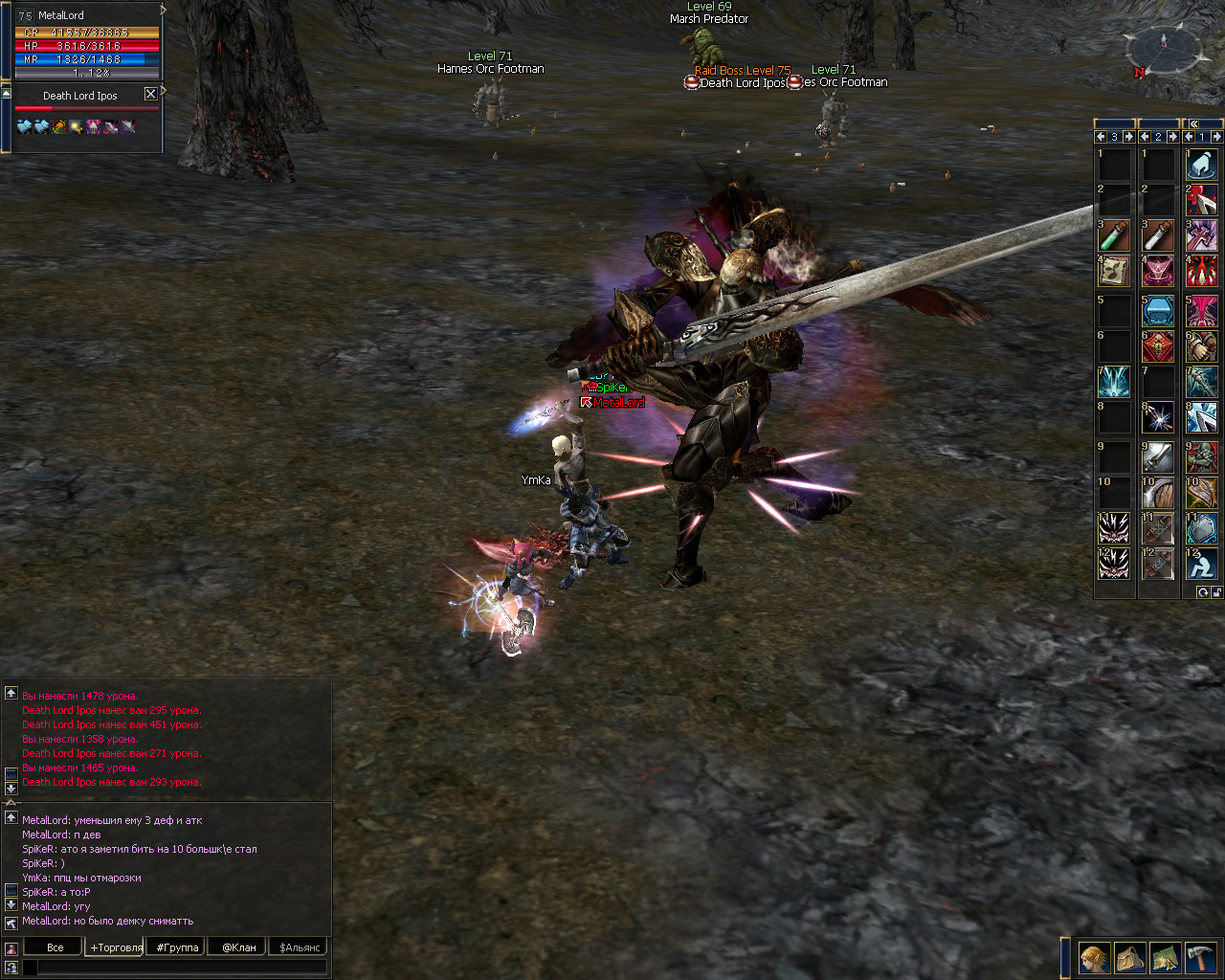
Task: Activate the sitting figure action slot
Action: 1201,564
